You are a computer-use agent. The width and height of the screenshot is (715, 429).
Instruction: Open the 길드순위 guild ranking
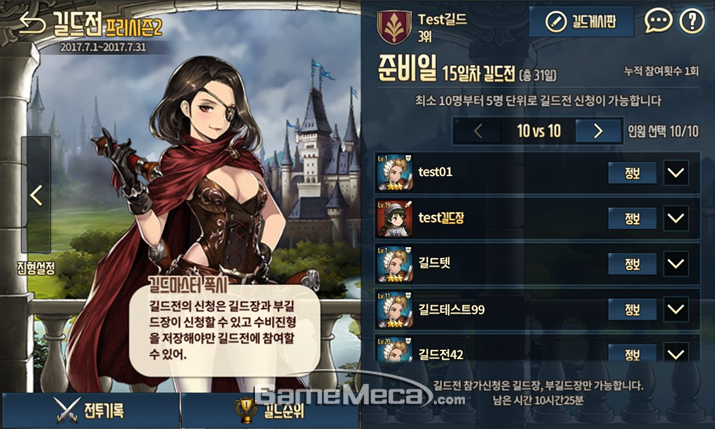[x=269, y=410]
